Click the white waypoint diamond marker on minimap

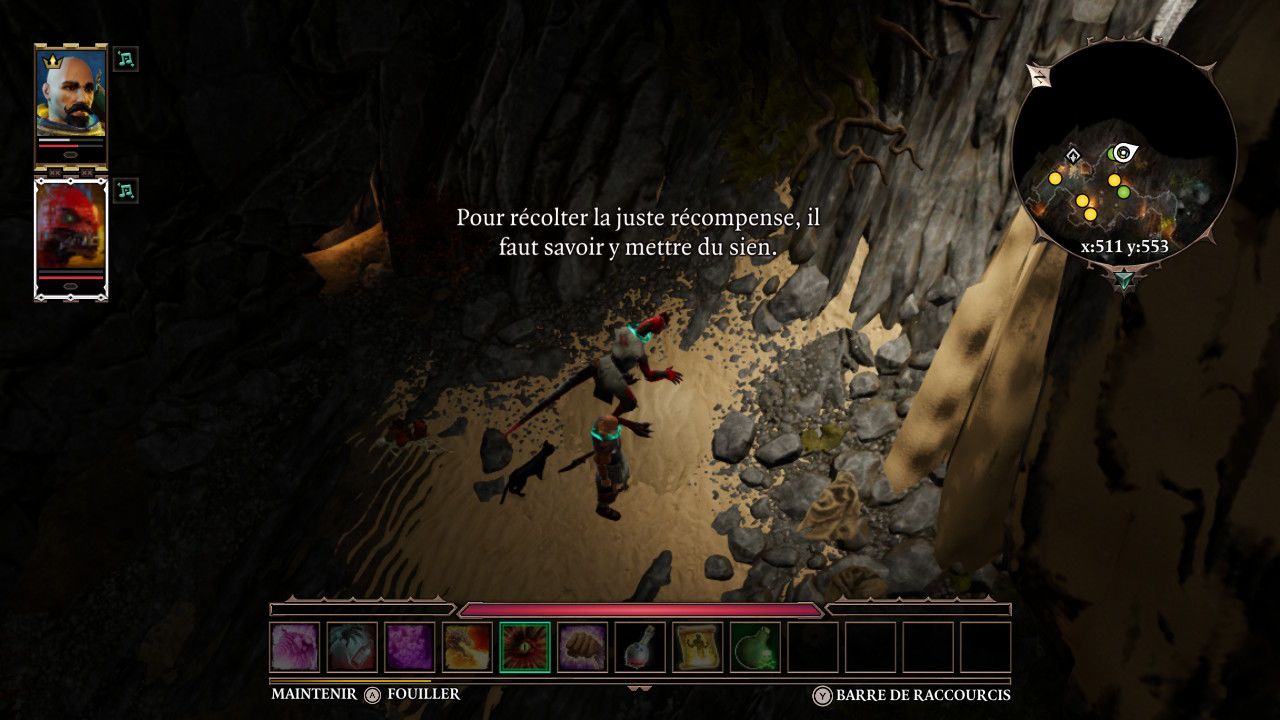[x=1072, y=155]
